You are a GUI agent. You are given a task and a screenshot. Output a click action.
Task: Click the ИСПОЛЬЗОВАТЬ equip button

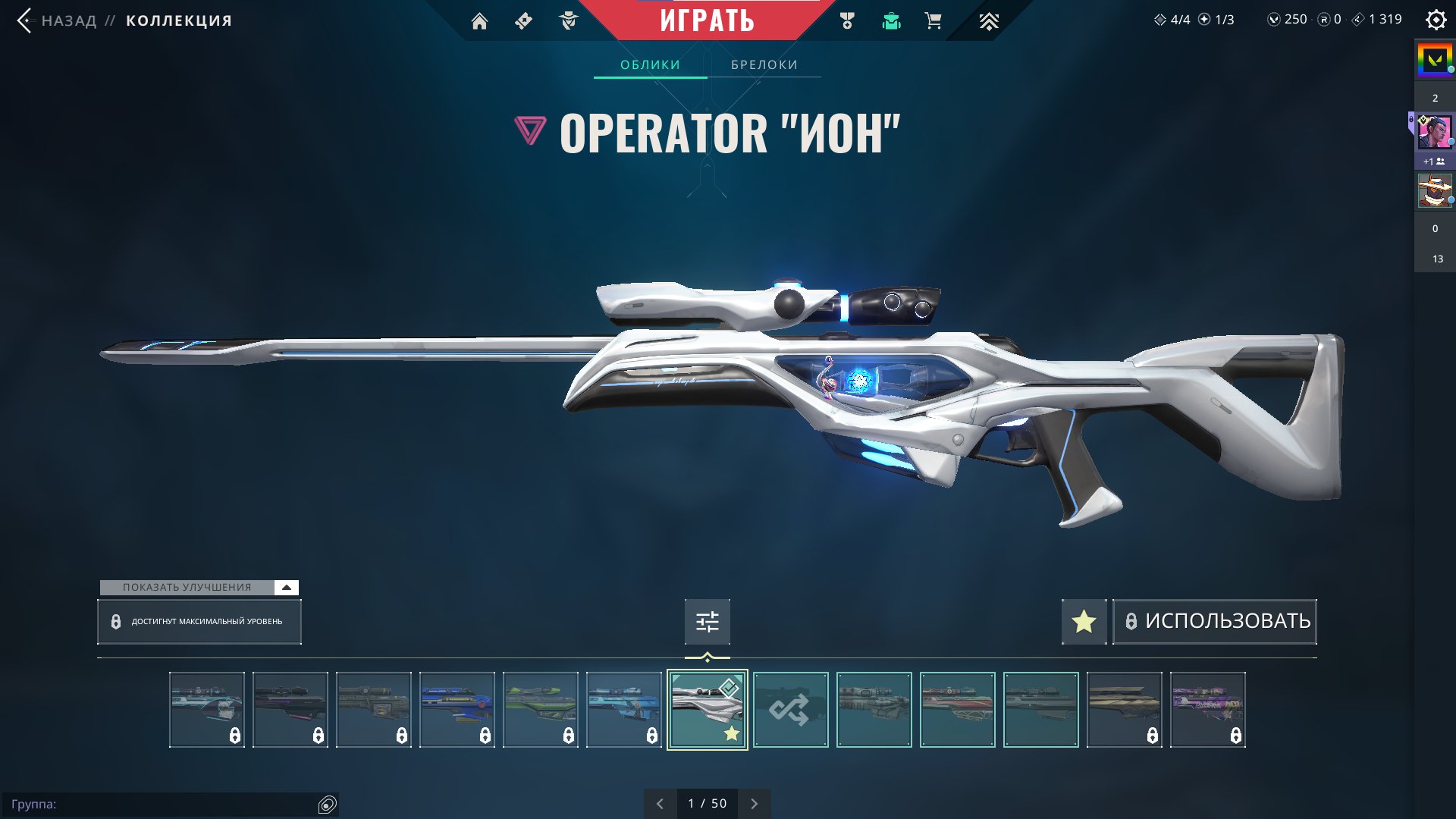click(x=1215, y=622)
